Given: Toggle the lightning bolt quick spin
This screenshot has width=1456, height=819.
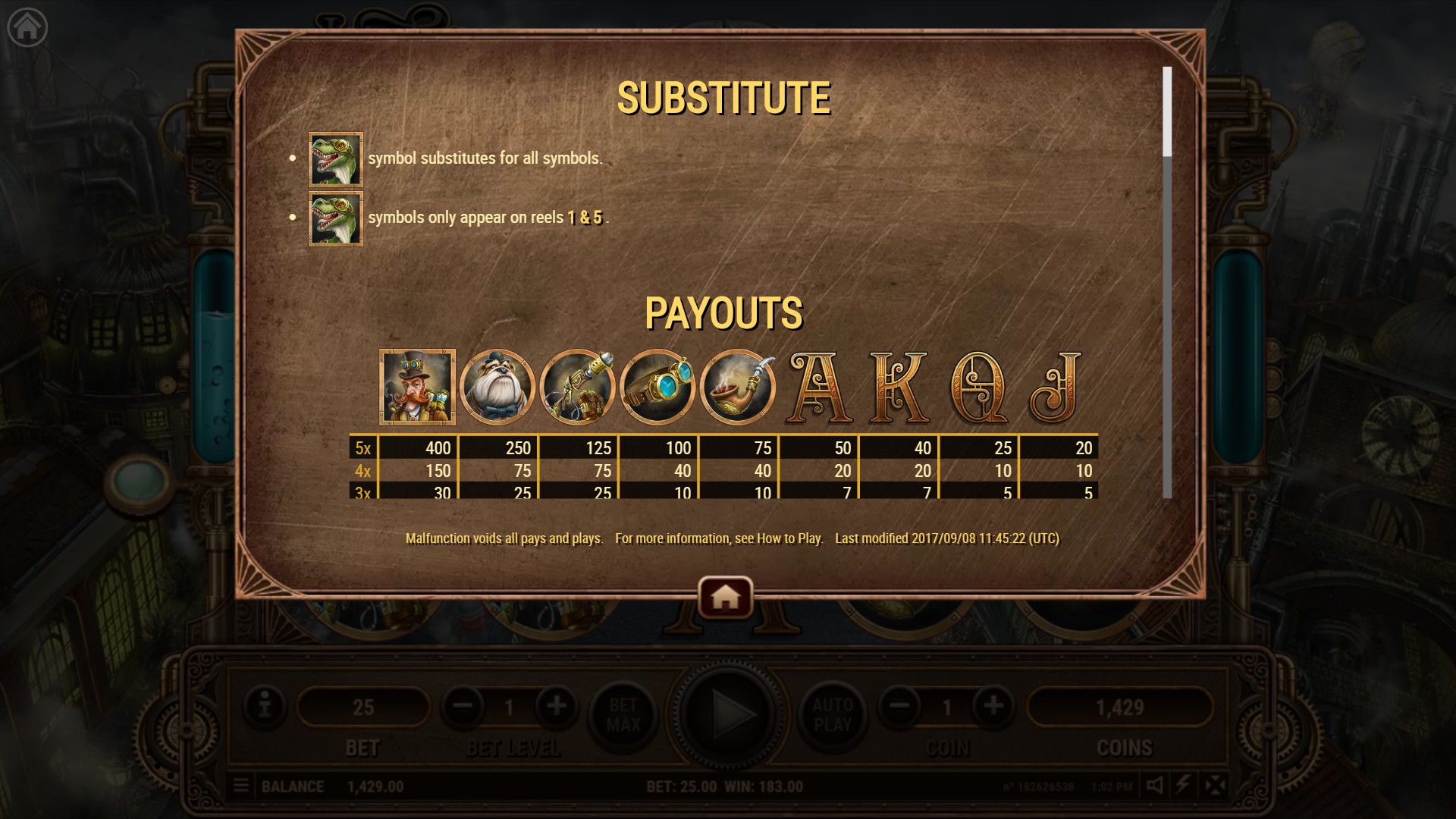Looking at the screenshot, I should coord(1183,786).
